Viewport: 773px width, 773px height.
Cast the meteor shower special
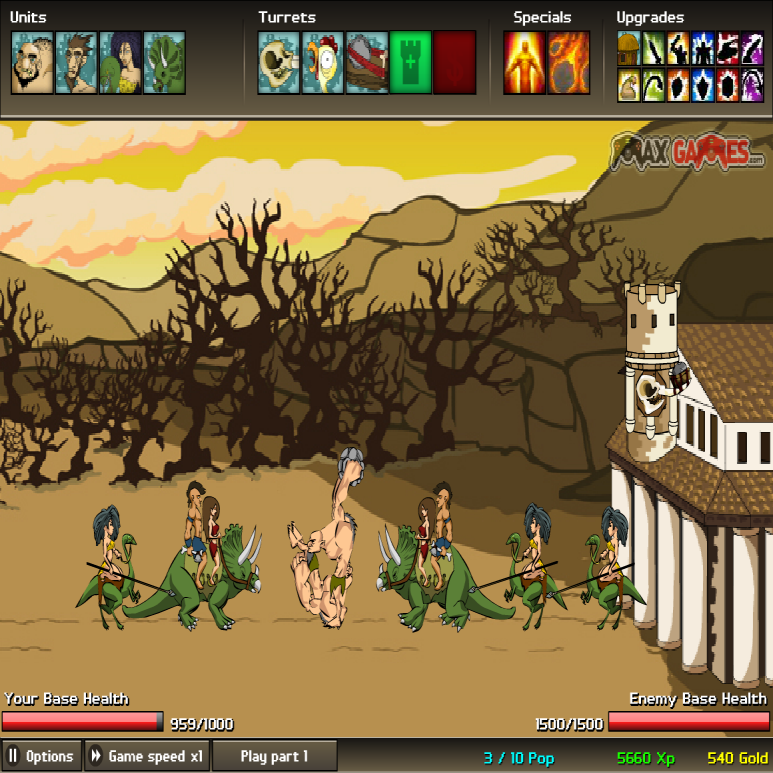[568, 62]
